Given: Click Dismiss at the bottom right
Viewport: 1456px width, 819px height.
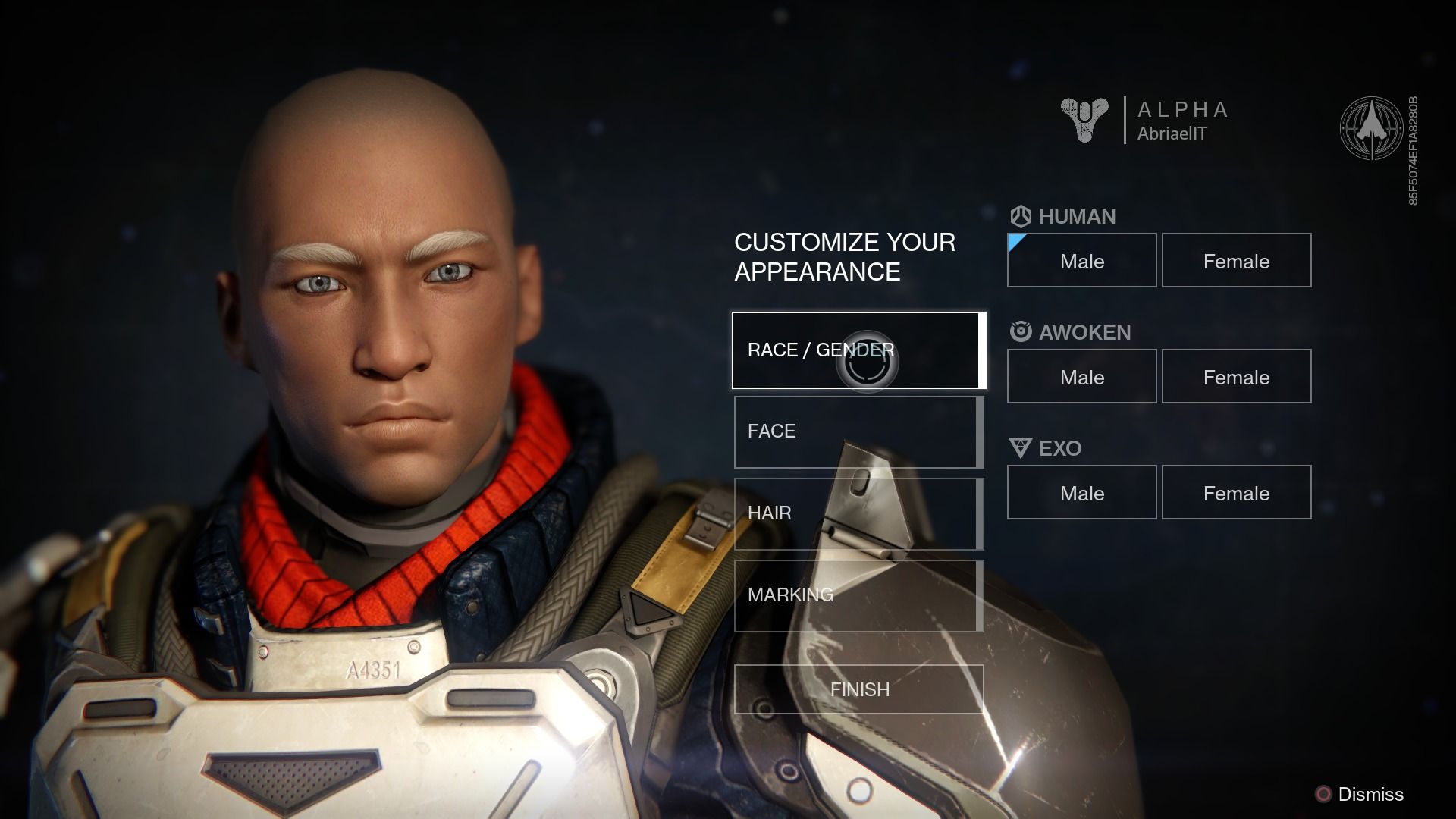Looking at the screenshot, I should pyautogui.click(x=1373, y=795).
